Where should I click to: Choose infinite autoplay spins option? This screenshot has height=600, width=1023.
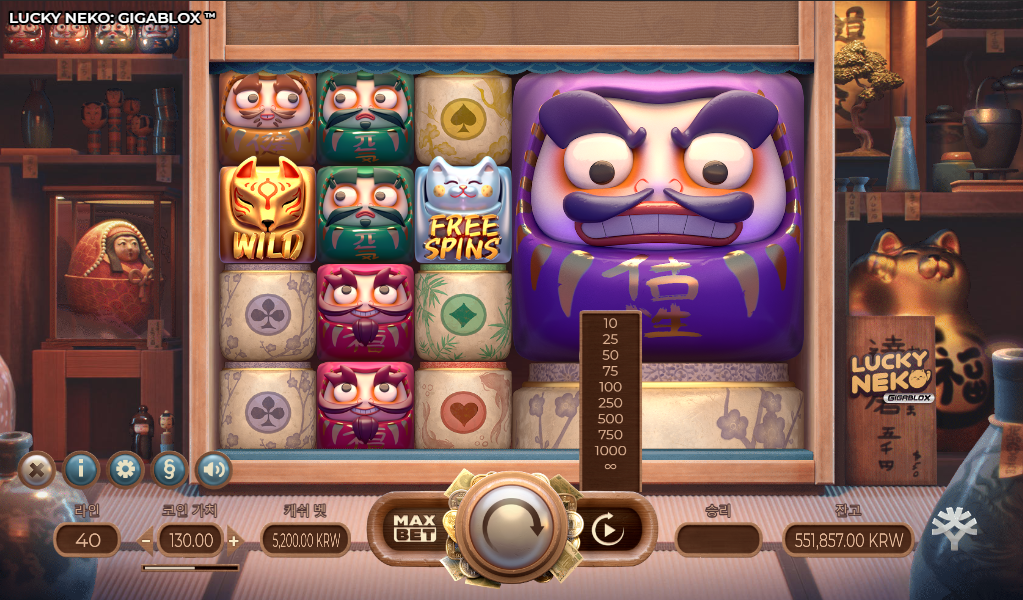610,467
